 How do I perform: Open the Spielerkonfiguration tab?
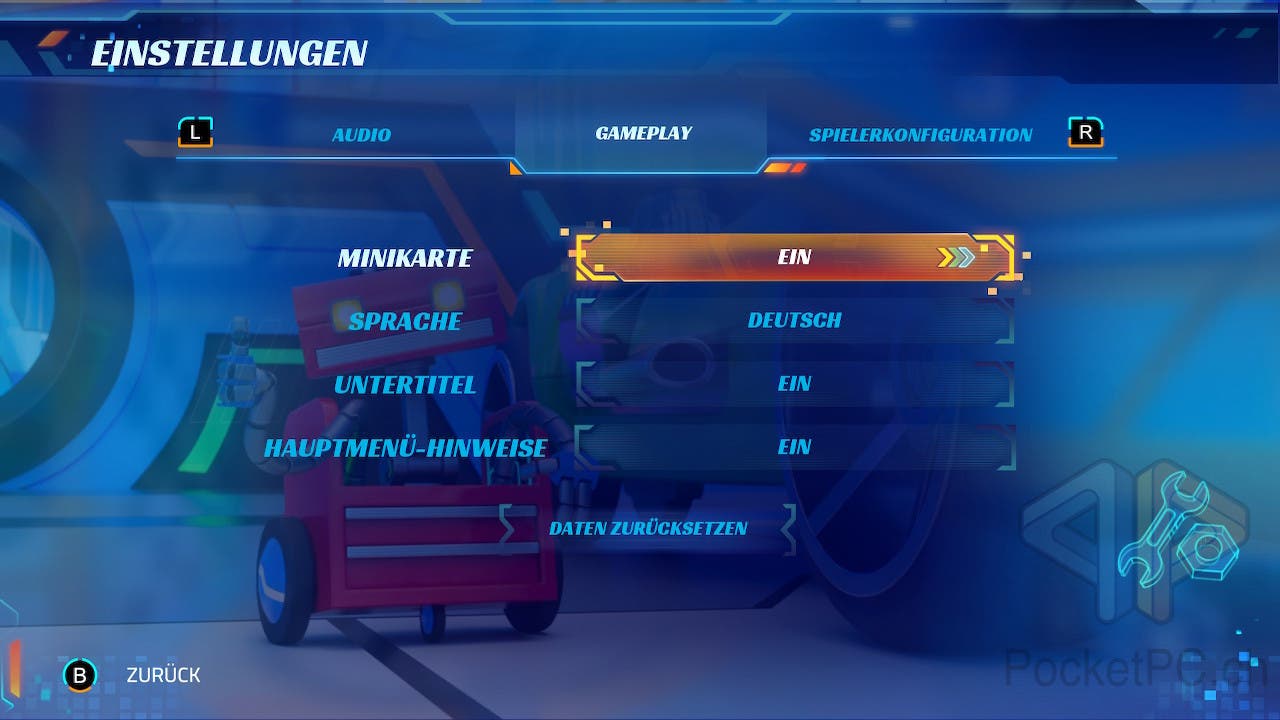click(920, 135)
